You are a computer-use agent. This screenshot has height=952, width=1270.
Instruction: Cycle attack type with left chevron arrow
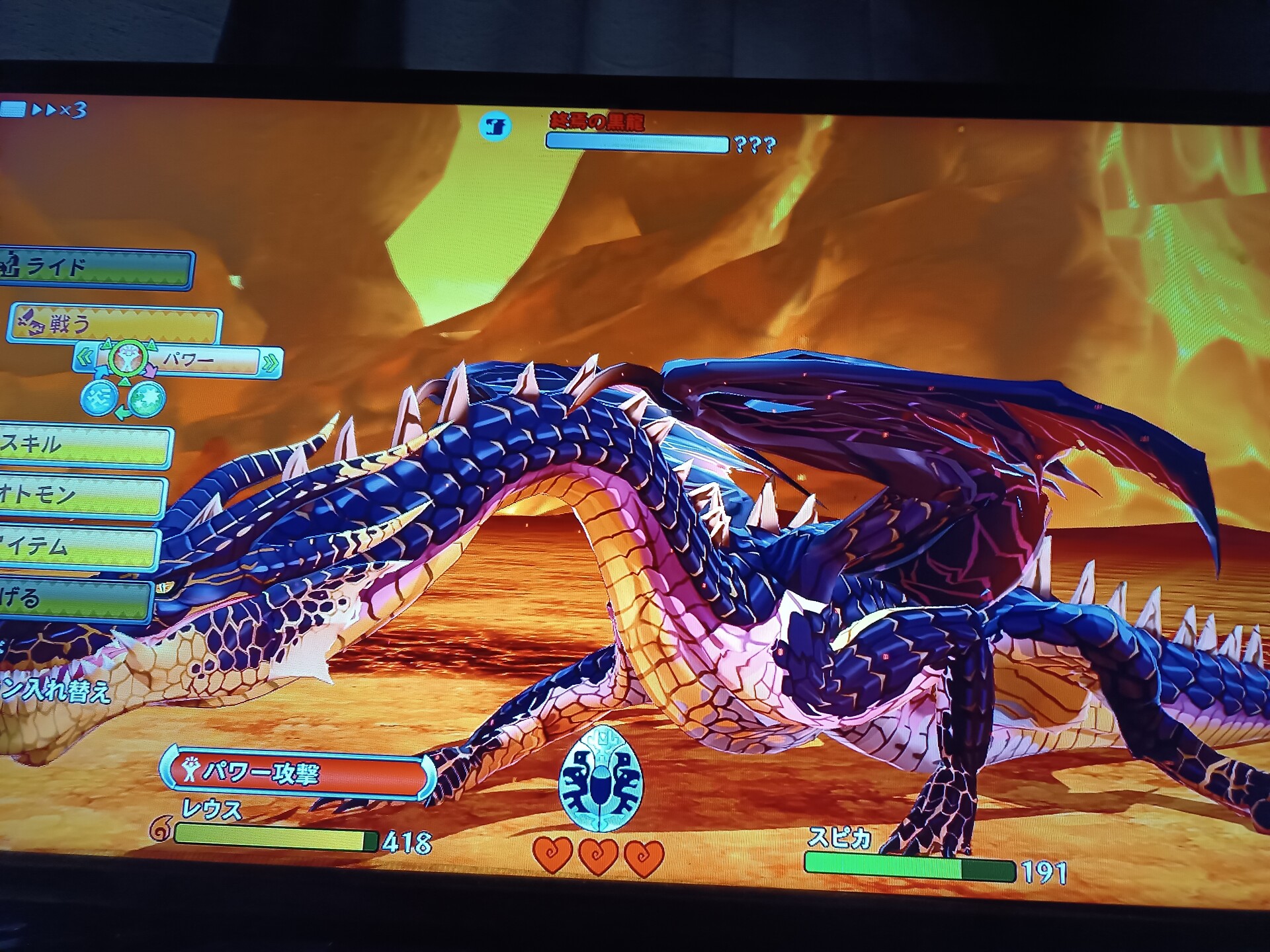pos(85,359)
